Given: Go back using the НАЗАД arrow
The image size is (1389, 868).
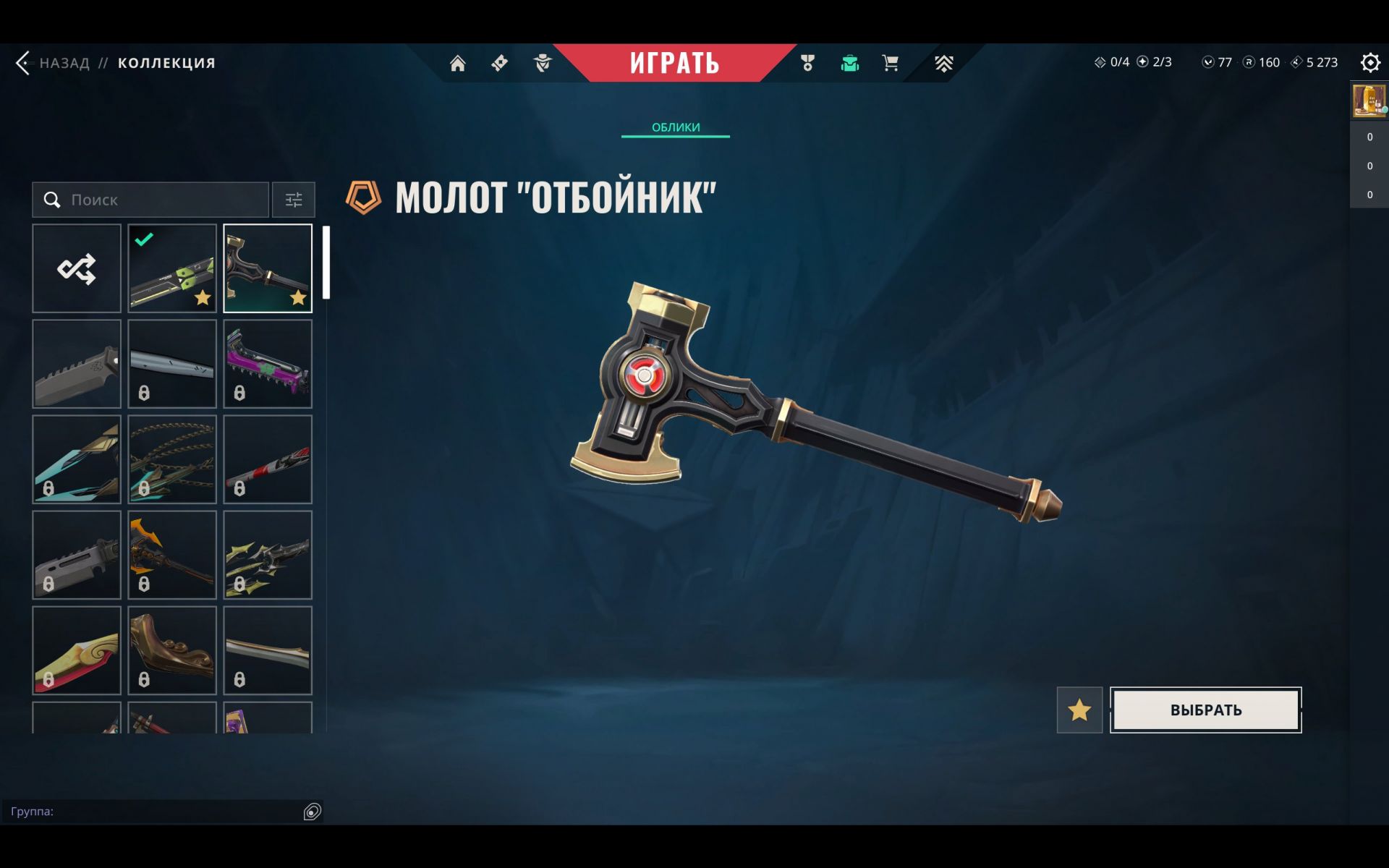Looking at the screenshot, I should click(23, 63).
